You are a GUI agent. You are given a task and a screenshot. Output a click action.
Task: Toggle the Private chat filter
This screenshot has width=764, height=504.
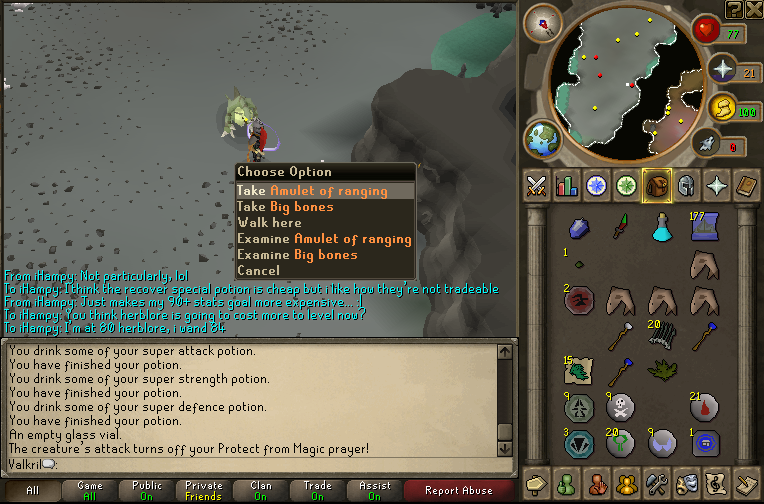point(203,490)
